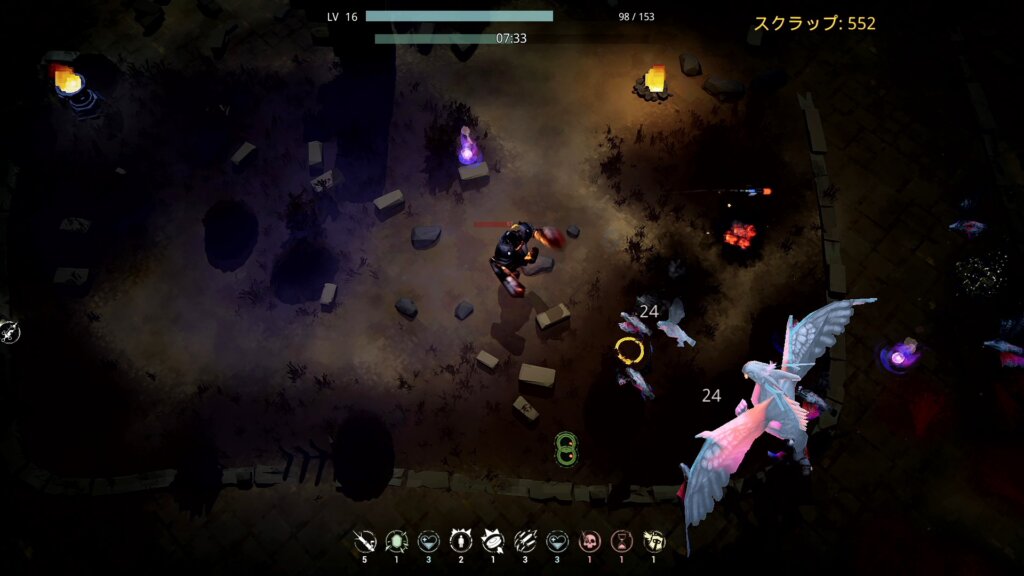Choose the spiked human figure icon
The width and height of the screenshot is (1024, 576).
[x=461, y=542]
